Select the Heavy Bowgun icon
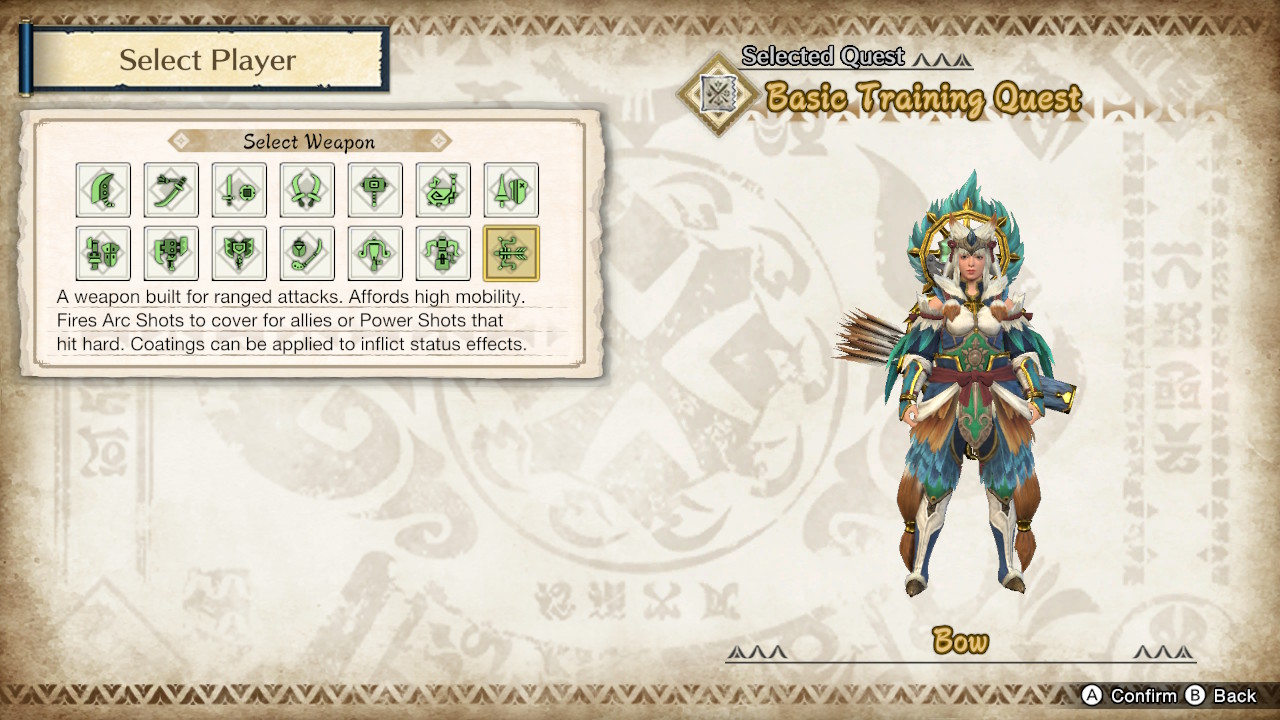Image resolution: width=1280 pixels, height=720 pixels. [442, 252]
